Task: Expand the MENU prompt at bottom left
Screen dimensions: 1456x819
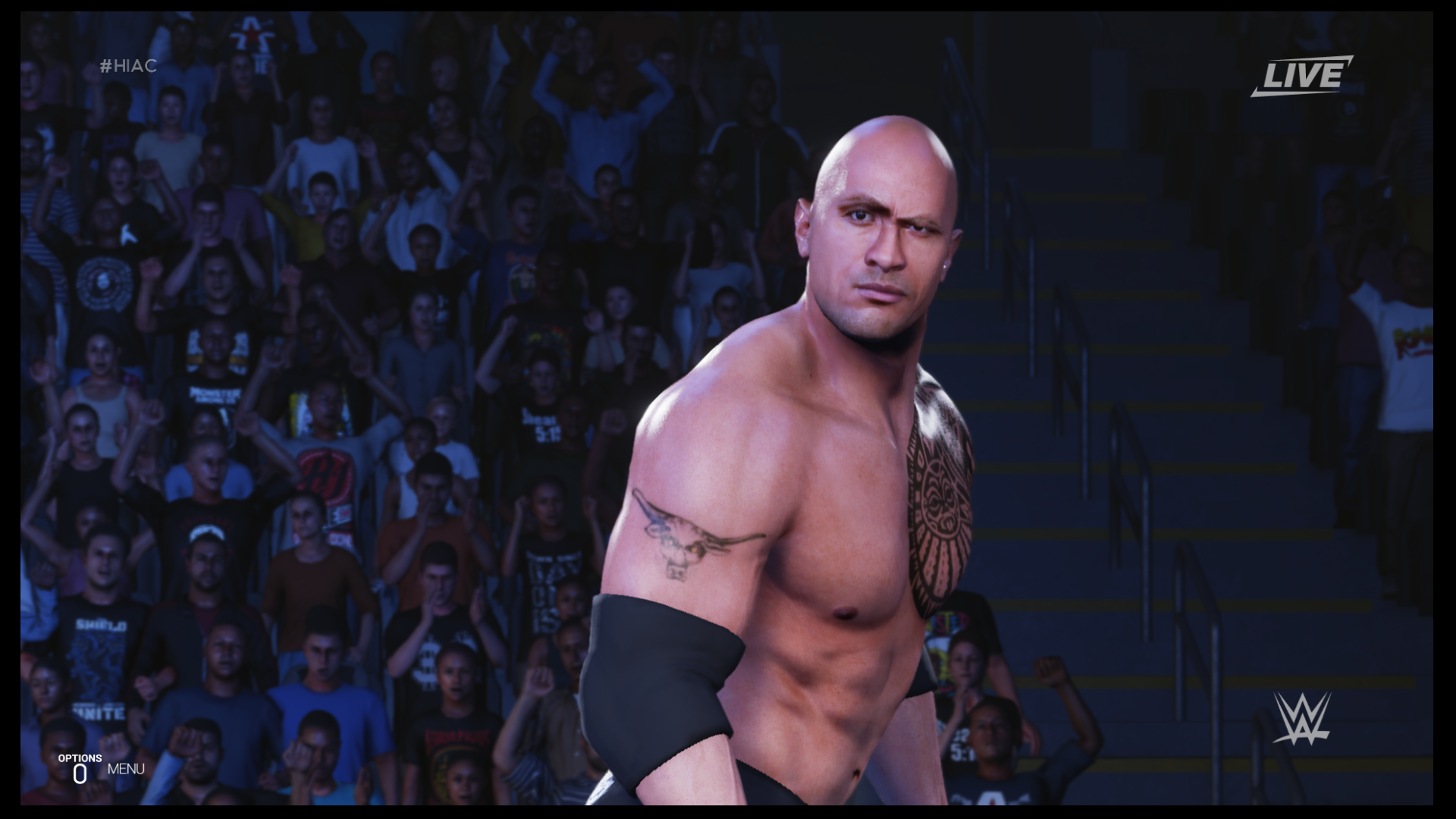Action: pyautogui.click(x=125, y=769)
